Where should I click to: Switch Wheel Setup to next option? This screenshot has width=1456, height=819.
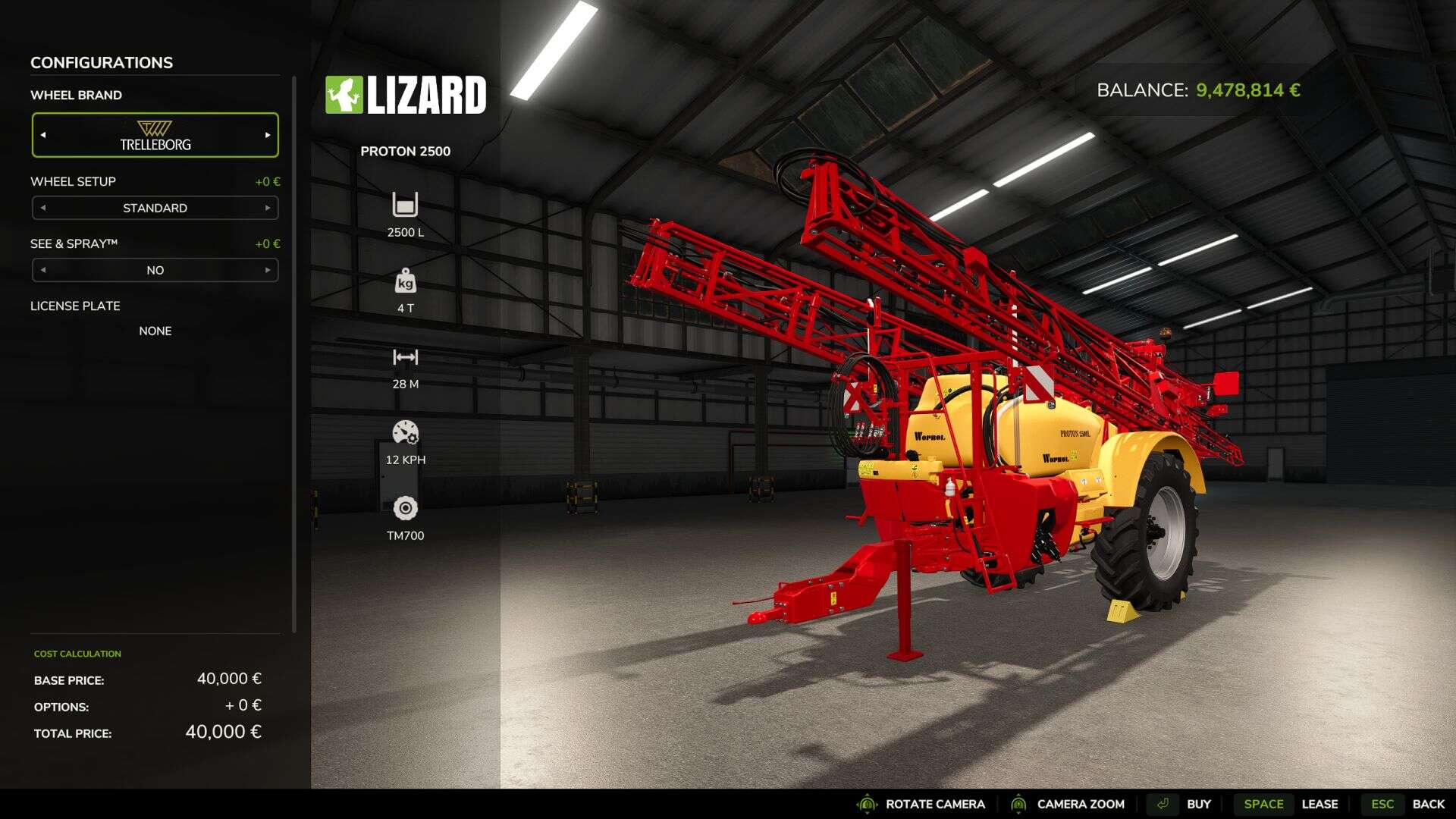[268, 208]
